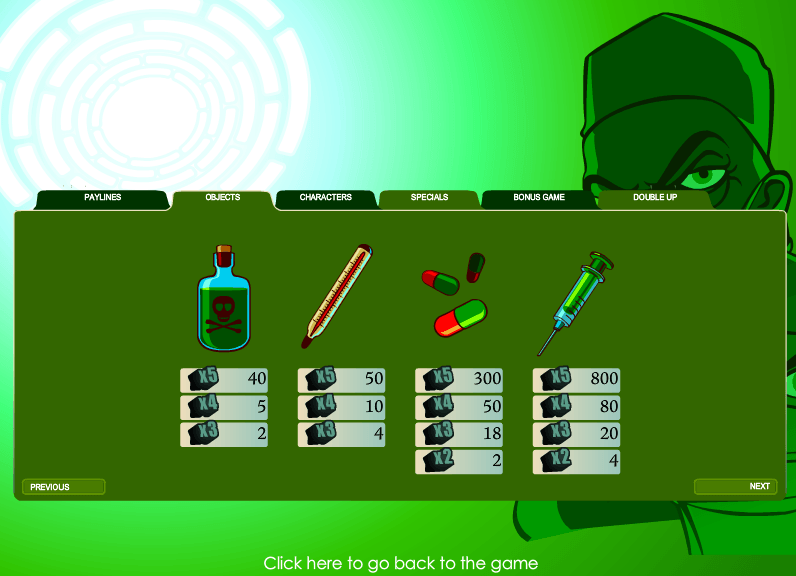Show the Specials tab
Screen dimensions: 796x576
click(x=429, y=198)
